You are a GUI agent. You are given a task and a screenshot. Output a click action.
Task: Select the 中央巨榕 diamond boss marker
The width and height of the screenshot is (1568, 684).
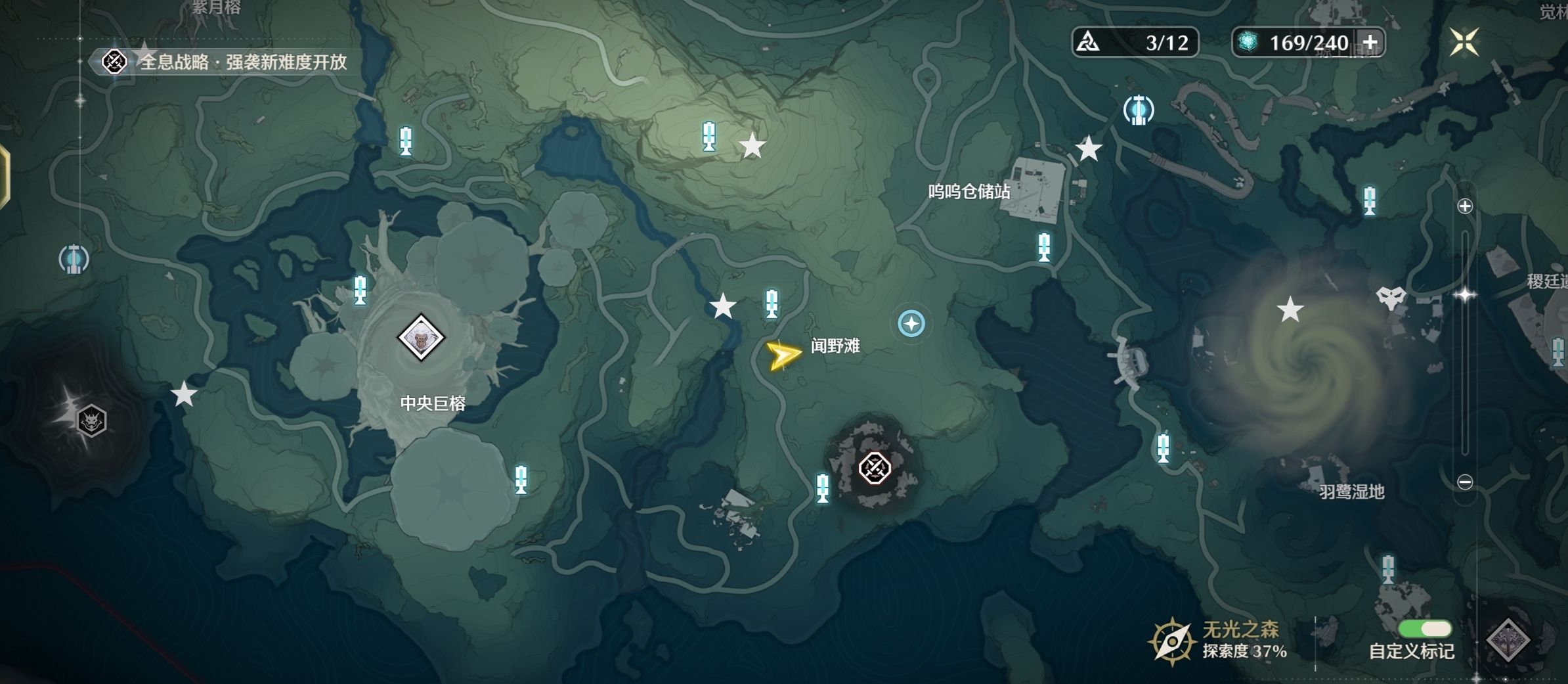pyautogui.click(x=421, y=338)
